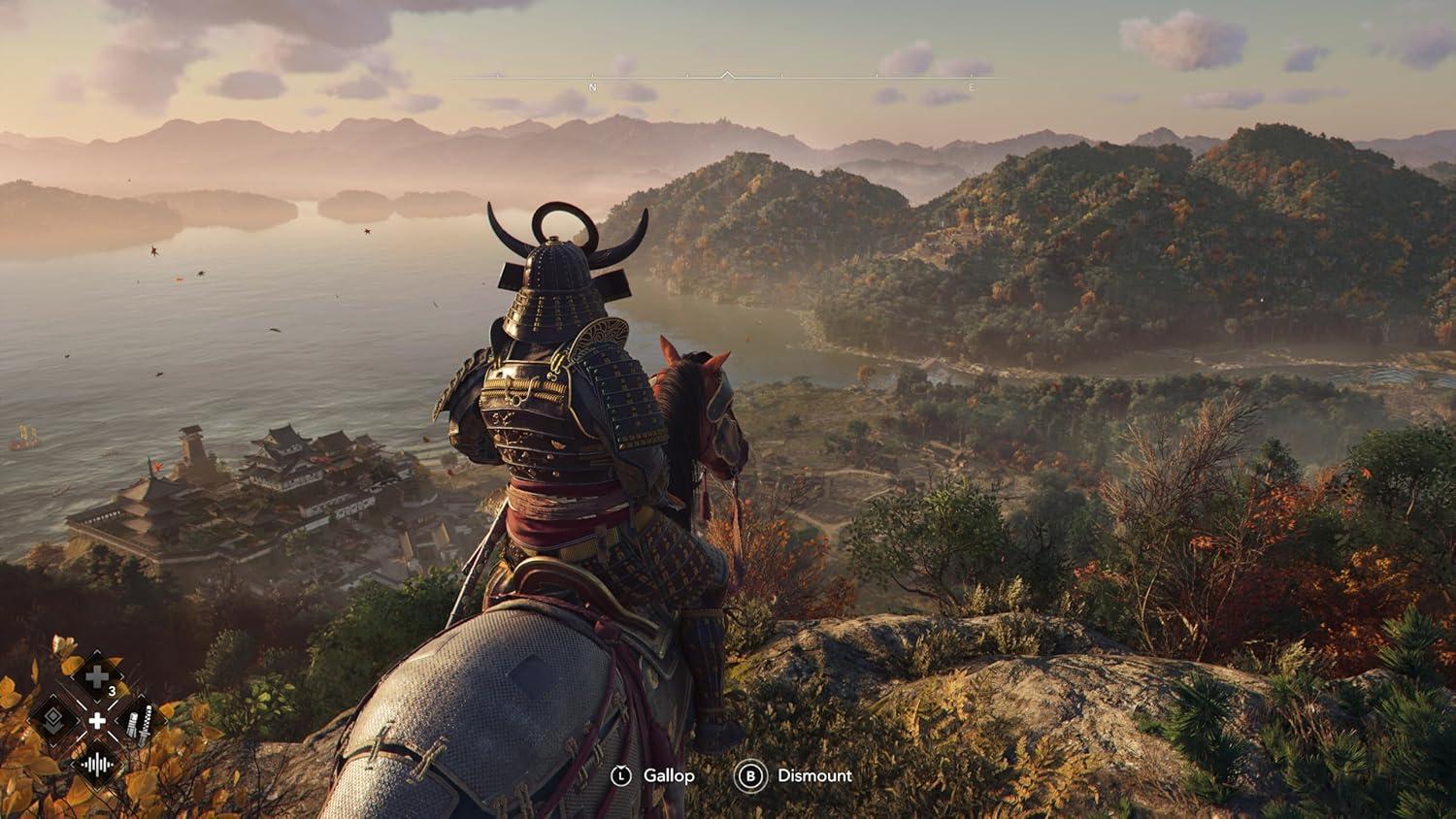Select the healing ration slot with count 3
1456x819 pixels.
point(97,677)
